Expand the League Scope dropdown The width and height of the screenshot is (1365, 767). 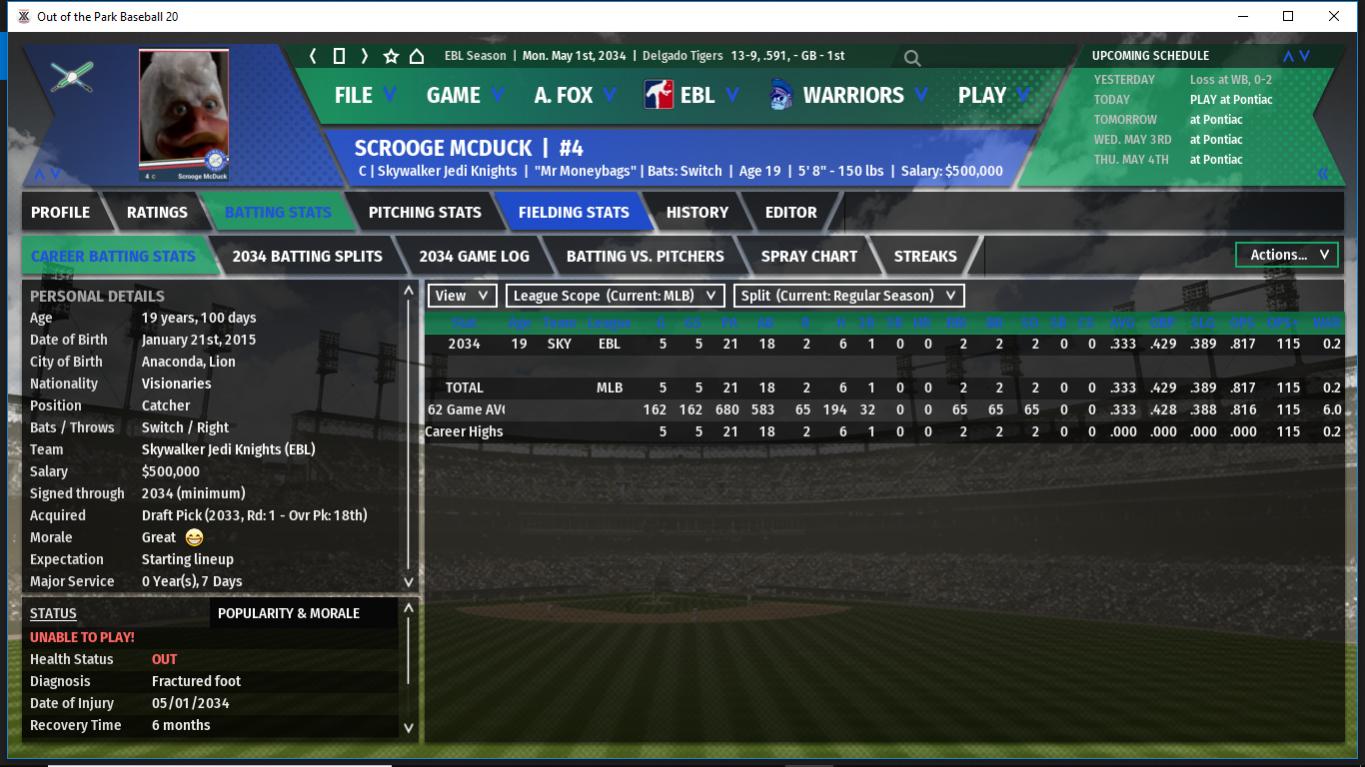(x=614, y=296)
